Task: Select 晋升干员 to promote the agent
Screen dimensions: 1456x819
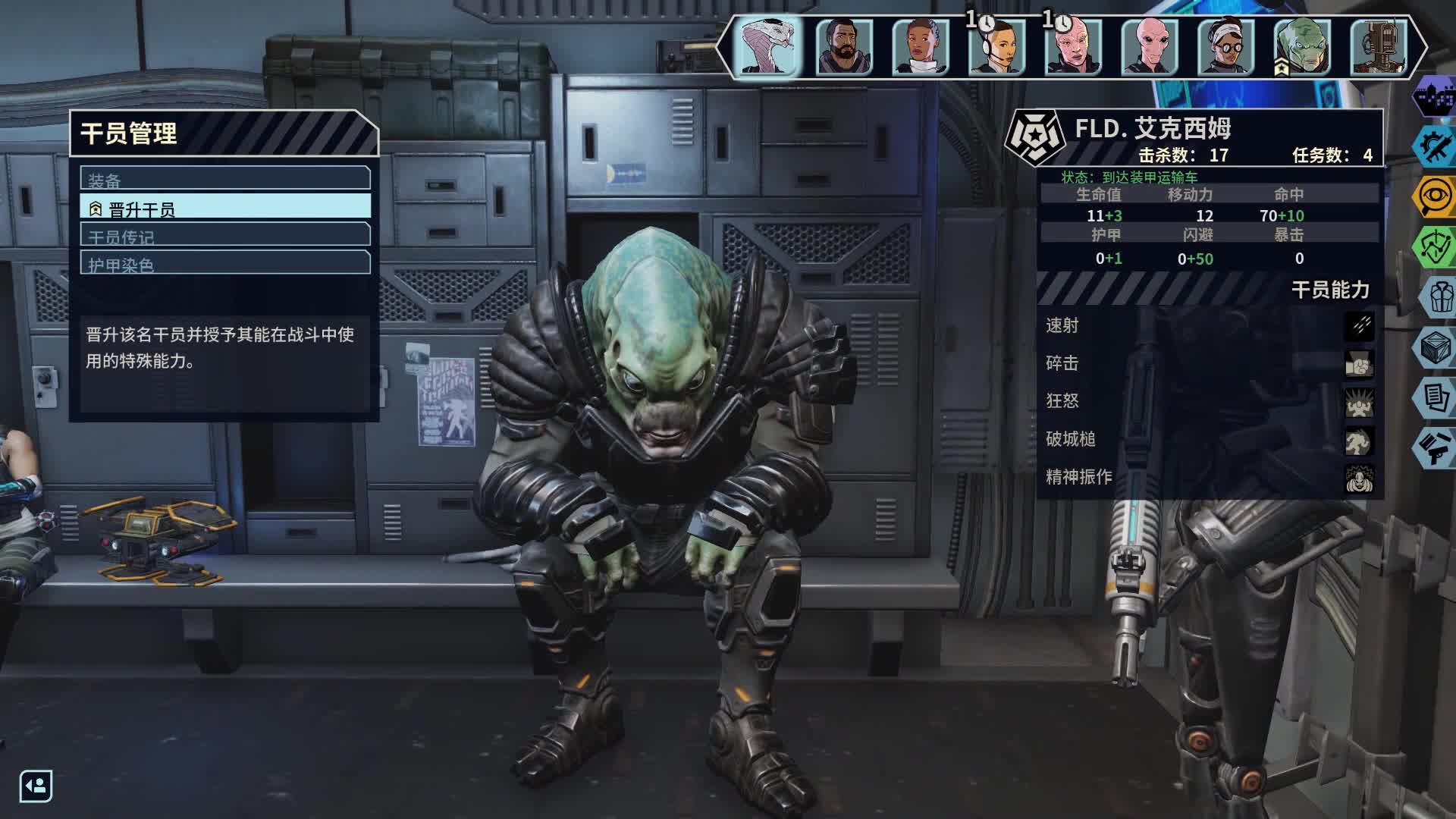Action: (x=225, y=207)
